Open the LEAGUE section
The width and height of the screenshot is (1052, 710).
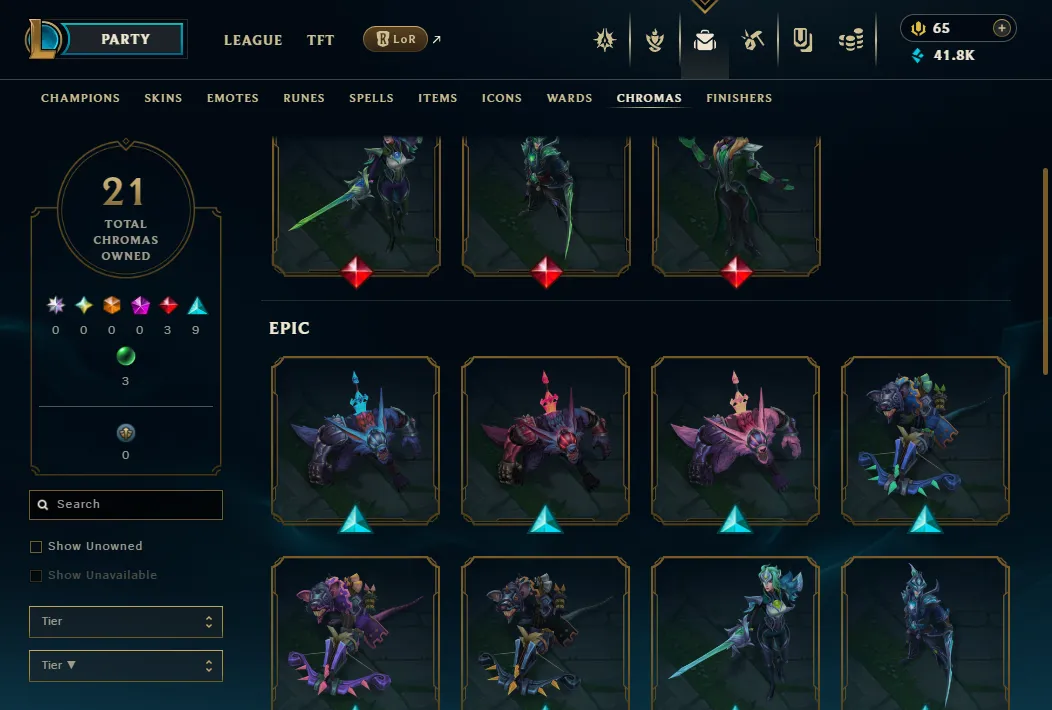point(253,40)
